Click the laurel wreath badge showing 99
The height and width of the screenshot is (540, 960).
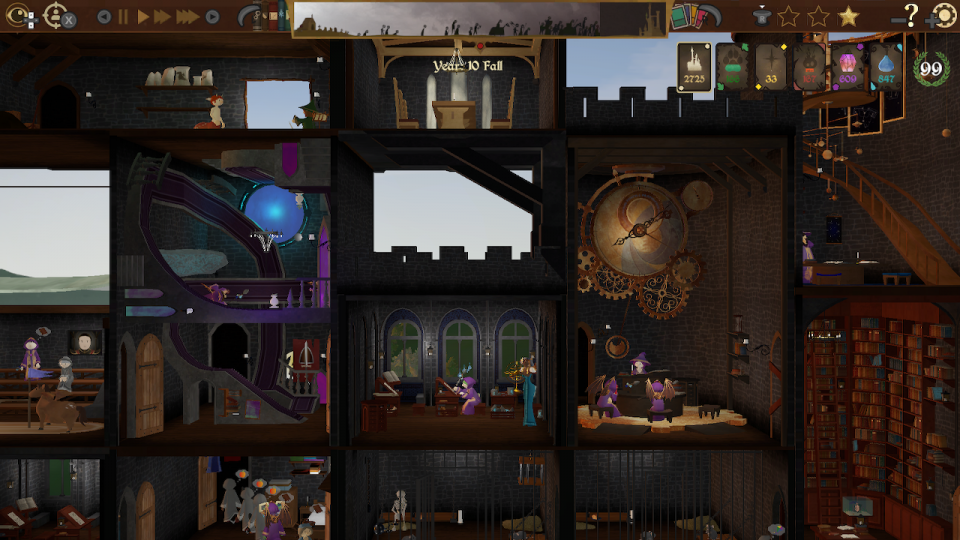931,68
